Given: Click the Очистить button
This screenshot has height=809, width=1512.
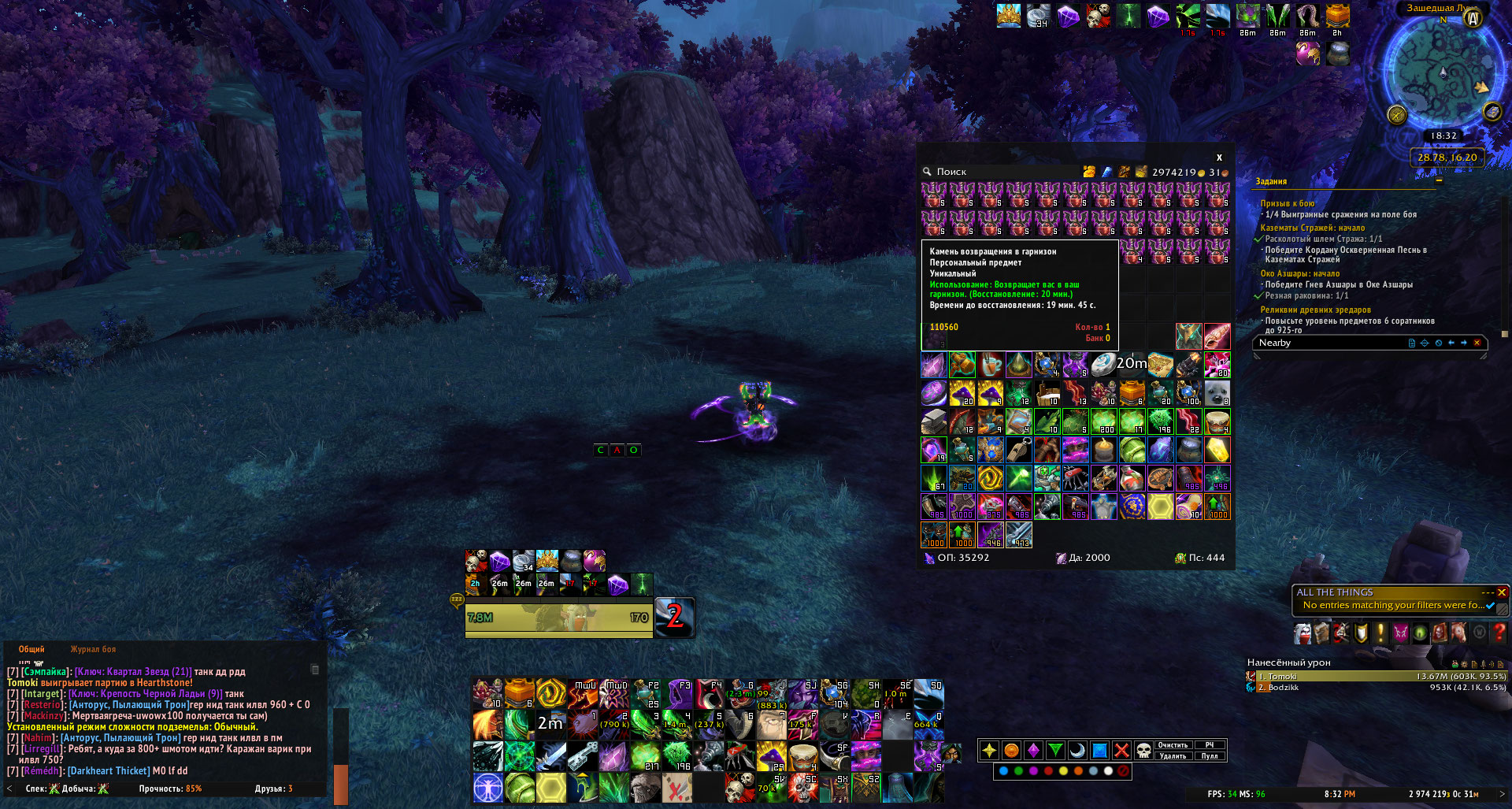Looking at the screenshot, I should click(1173, 745).
